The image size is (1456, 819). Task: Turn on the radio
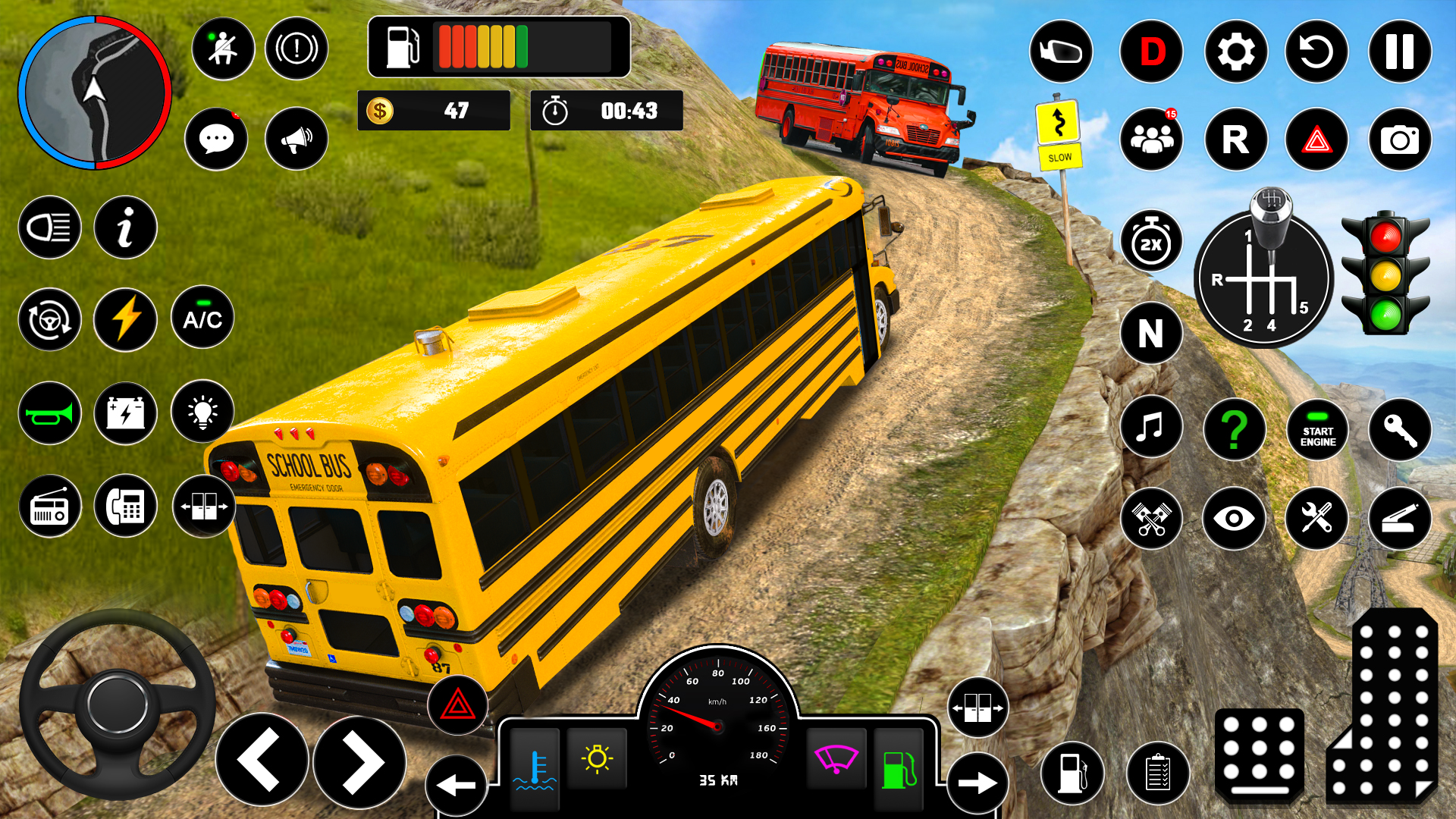tap(49, 506)
